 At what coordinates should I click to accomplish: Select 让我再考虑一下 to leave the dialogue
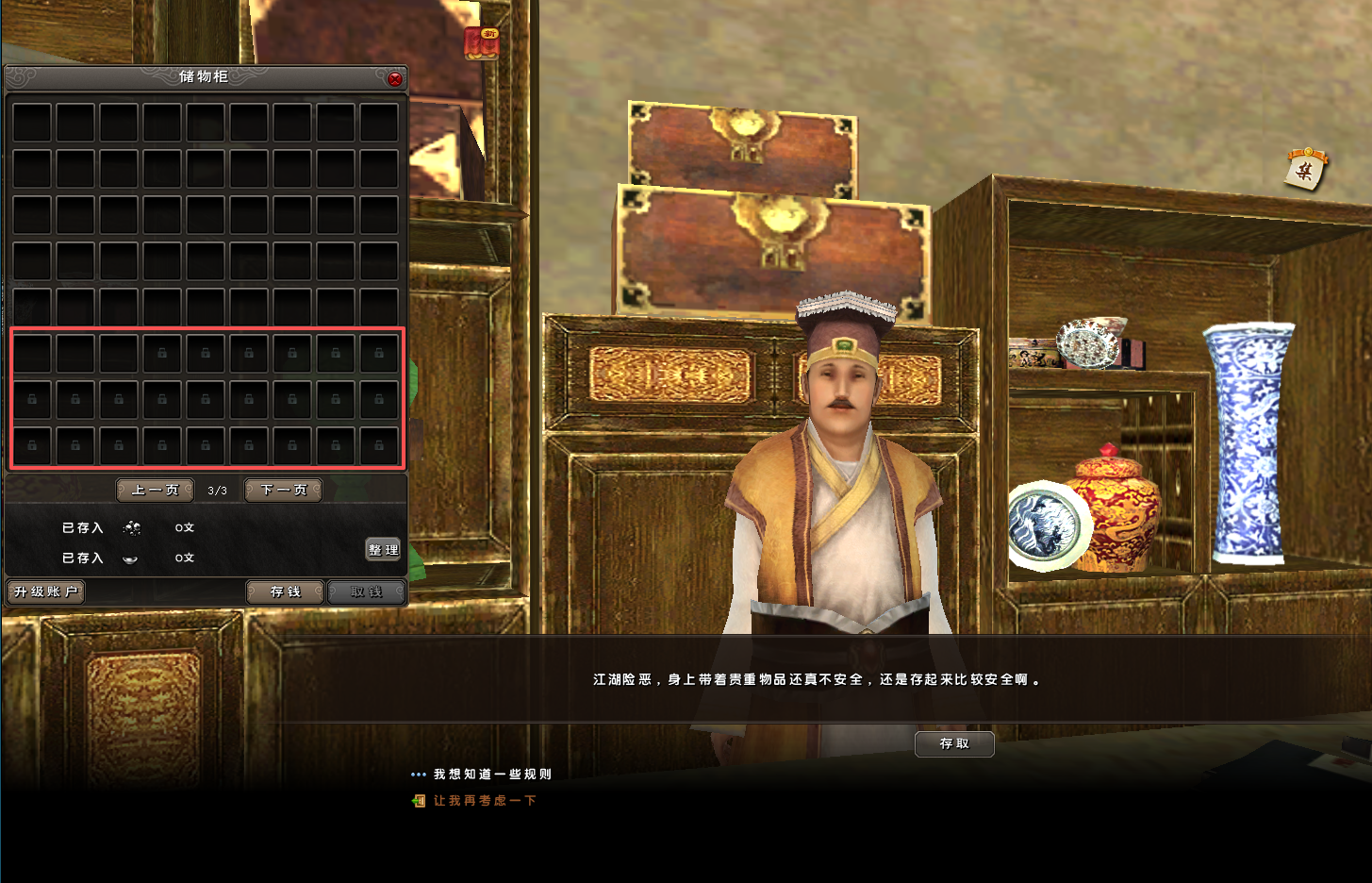click(485, 801)
